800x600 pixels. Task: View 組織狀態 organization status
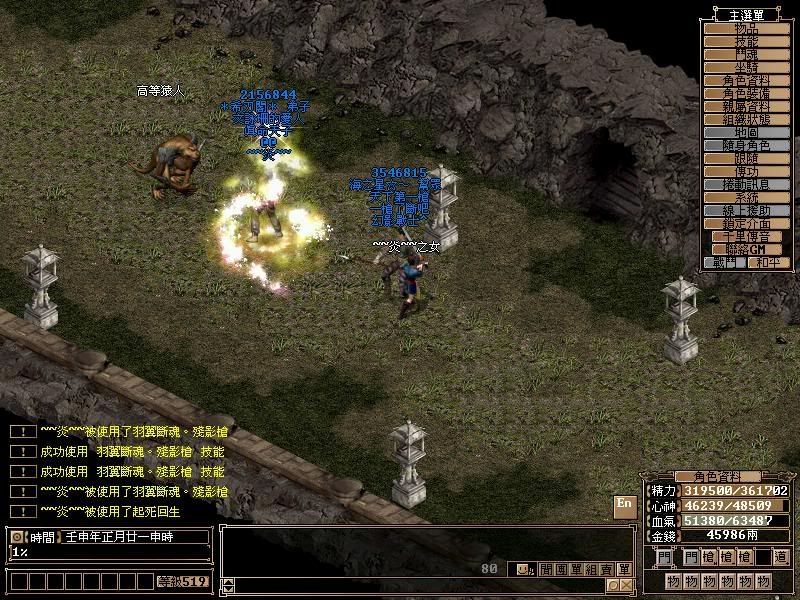747,119
